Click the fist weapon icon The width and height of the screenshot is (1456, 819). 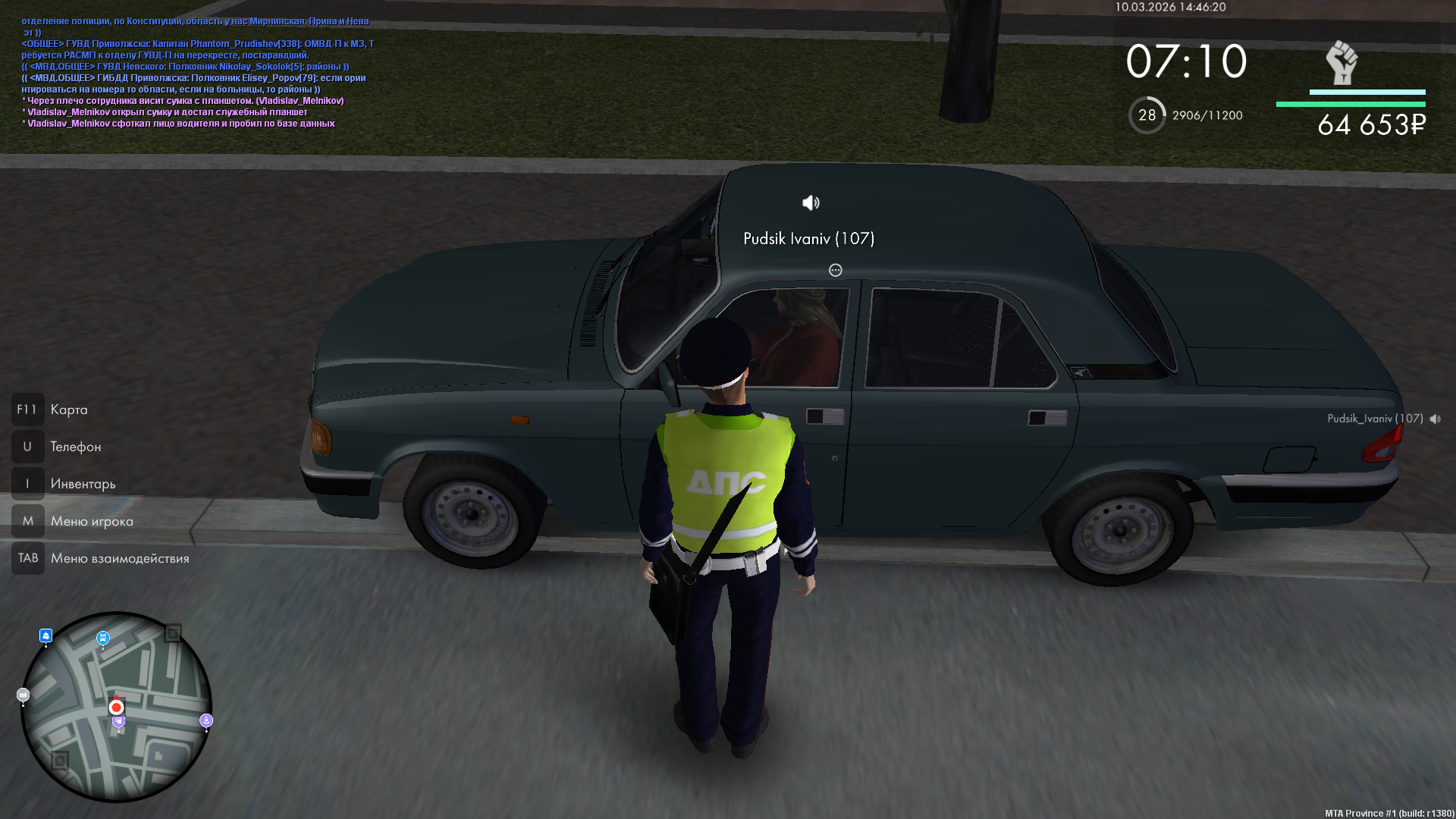(1341, 63)
